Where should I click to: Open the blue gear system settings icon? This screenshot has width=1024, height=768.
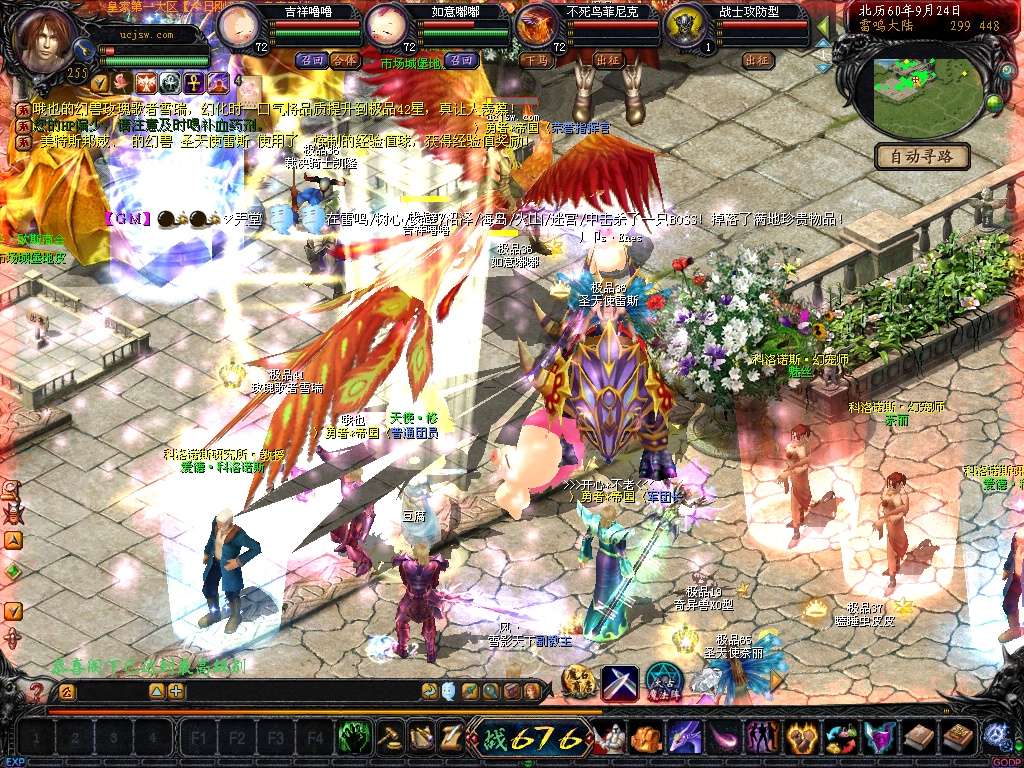(996, 737)
